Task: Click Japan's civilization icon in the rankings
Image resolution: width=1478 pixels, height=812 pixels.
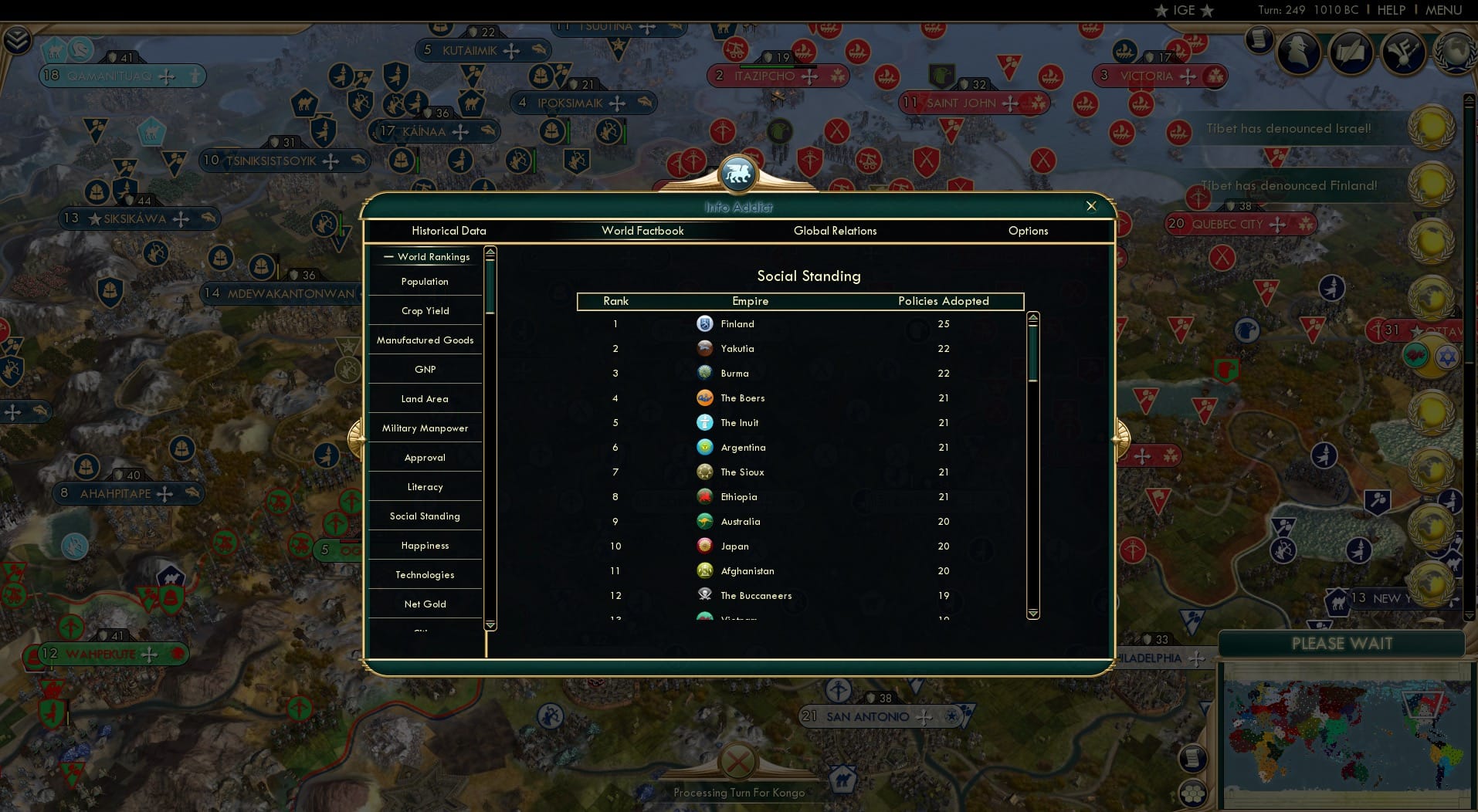Action: (704, 546)
